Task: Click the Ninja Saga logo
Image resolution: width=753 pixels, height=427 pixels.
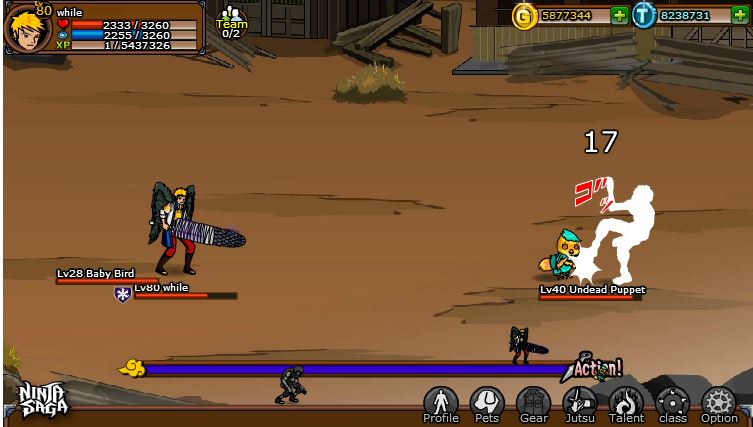Action: click(43, 400)
